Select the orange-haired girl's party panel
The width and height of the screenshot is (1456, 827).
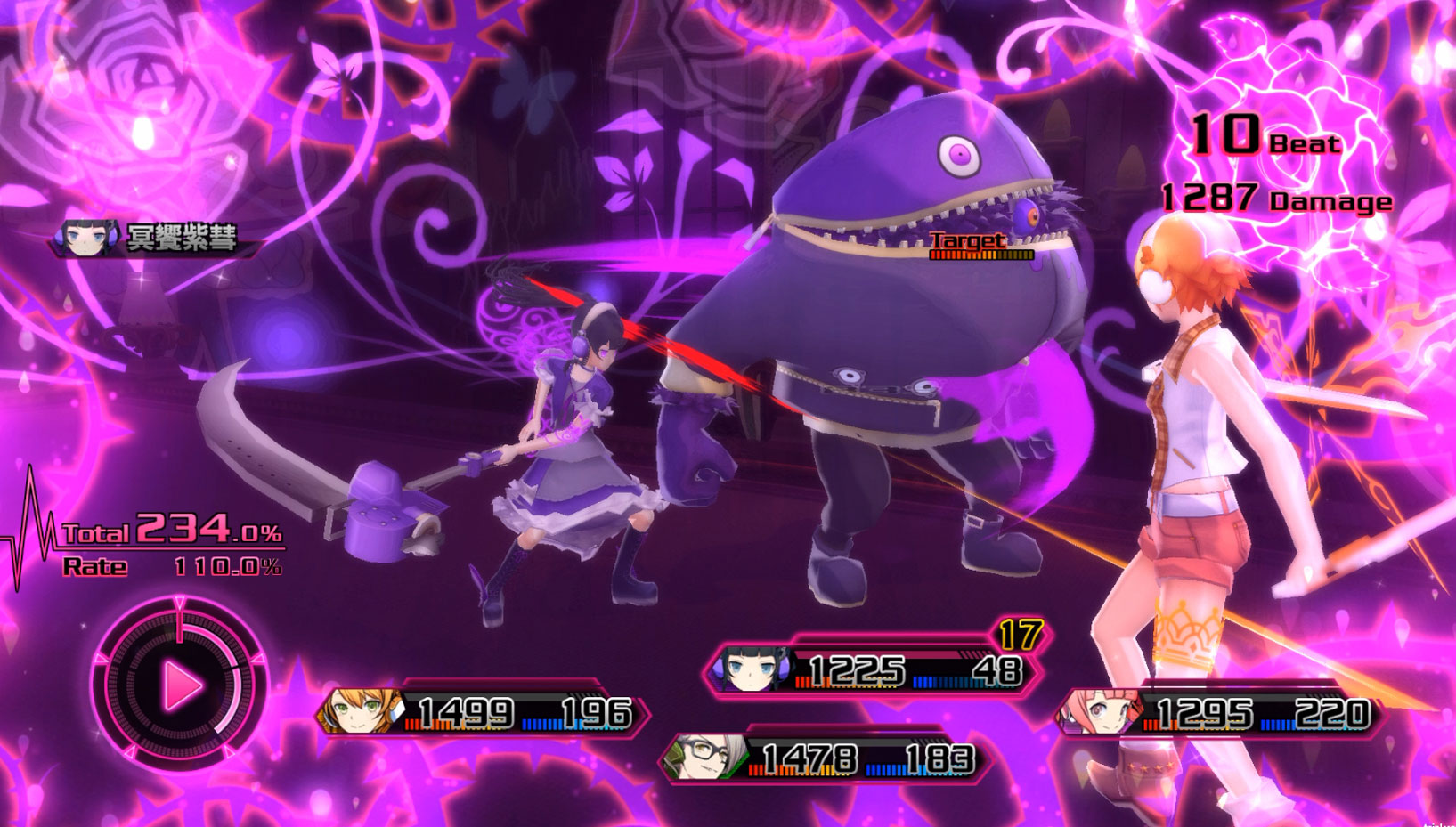485,713
